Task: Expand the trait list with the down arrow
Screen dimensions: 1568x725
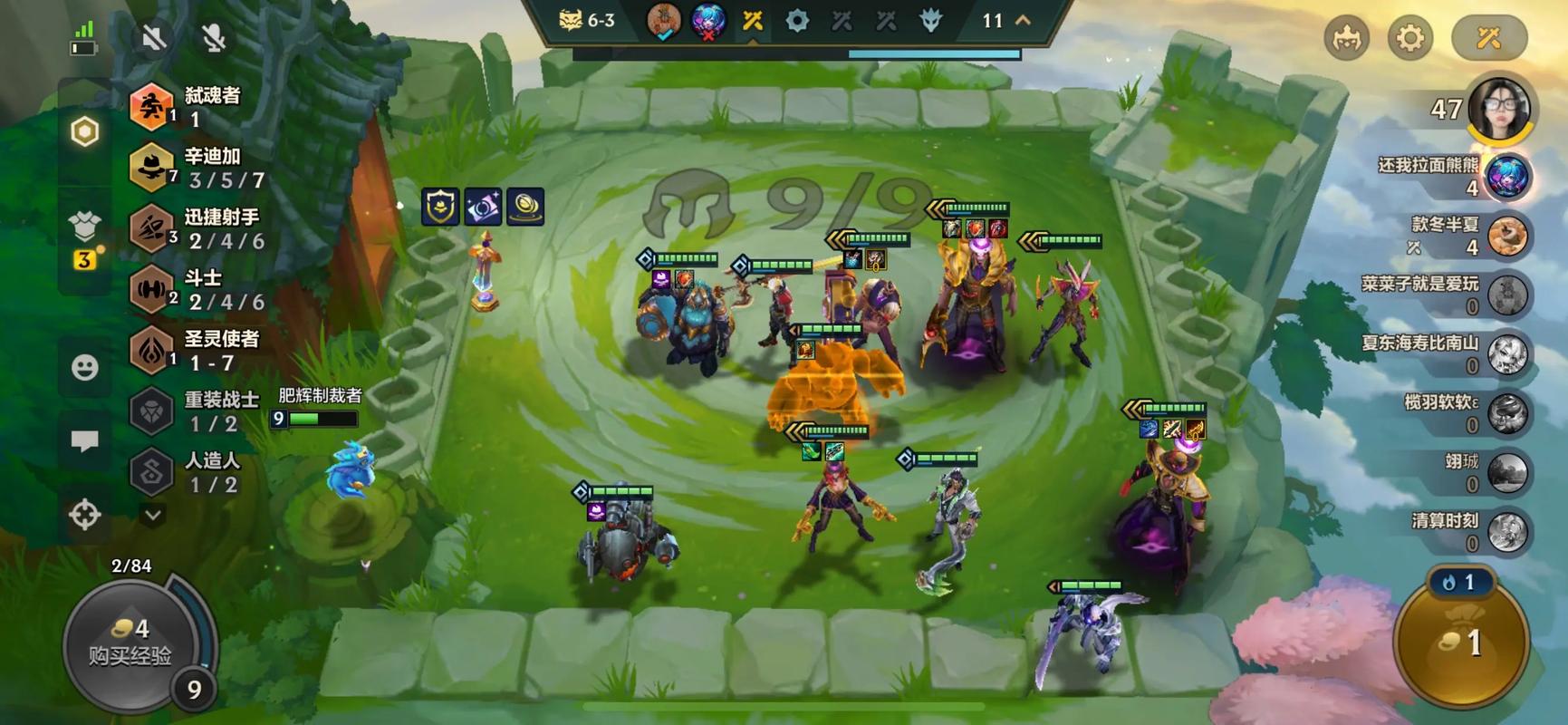Action: coord(153,515)
